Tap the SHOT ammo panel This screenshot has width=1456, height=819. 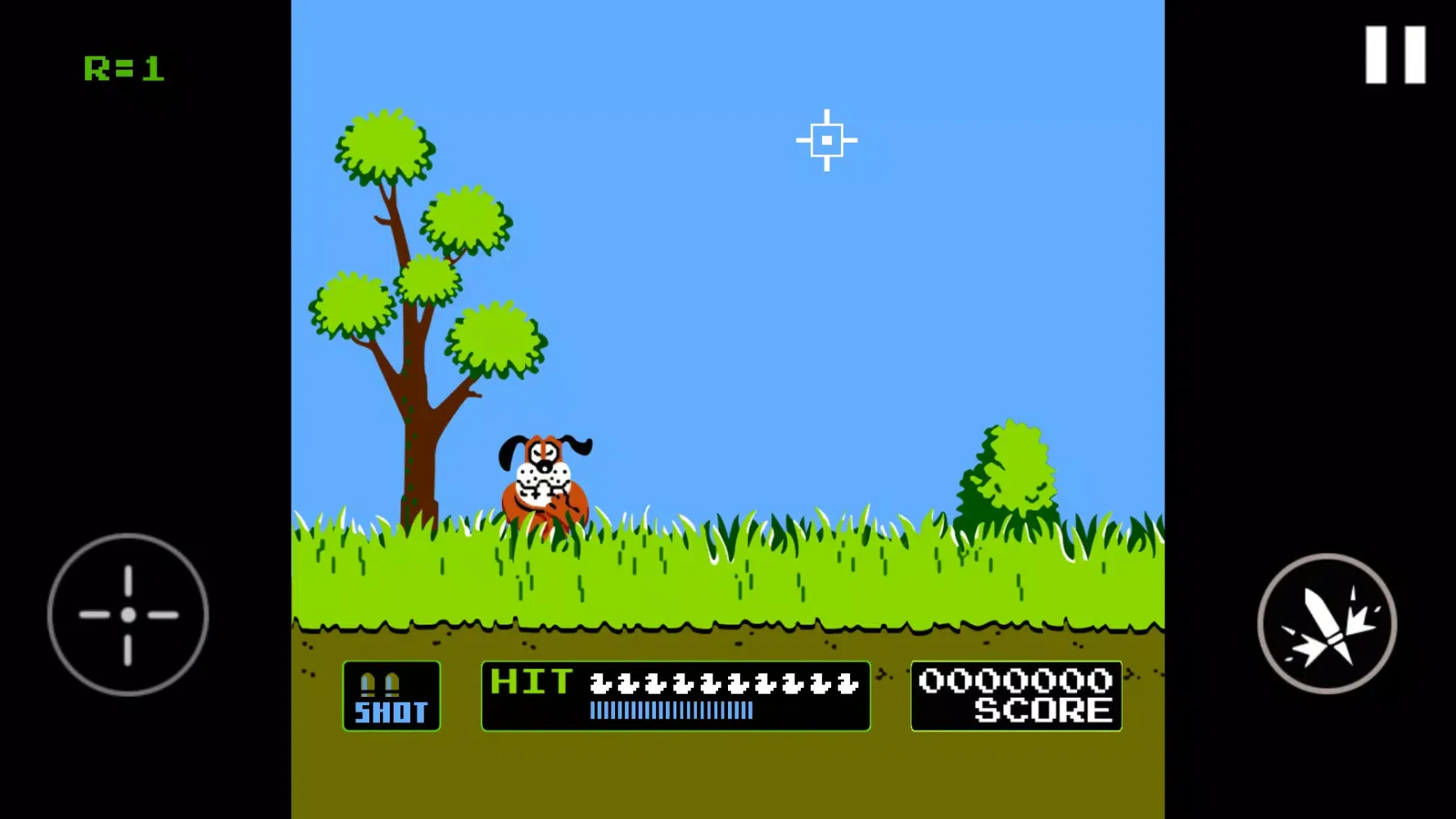click(391, 695)
